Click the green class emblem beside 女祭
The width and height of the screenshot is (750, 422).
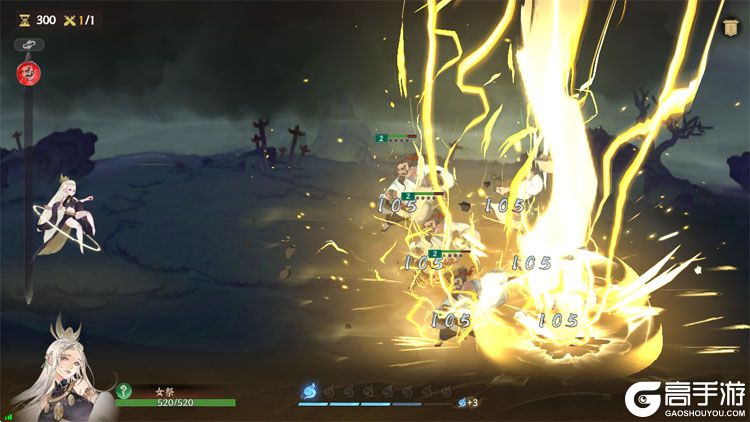click(125, 391)
